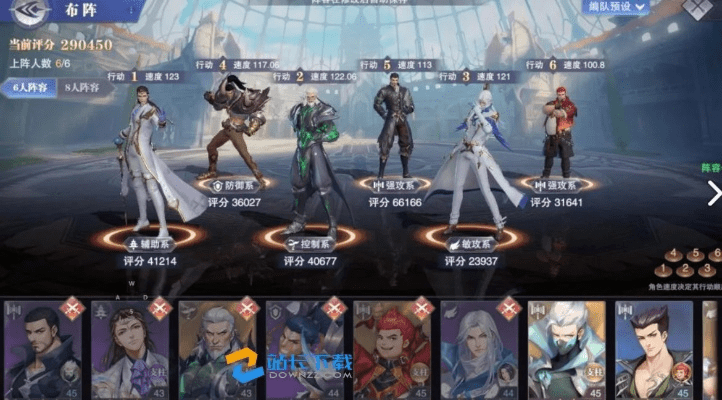Select the 强攻系 slot rated 66166
The image size is (722, 400).
(x=393, y=185)
